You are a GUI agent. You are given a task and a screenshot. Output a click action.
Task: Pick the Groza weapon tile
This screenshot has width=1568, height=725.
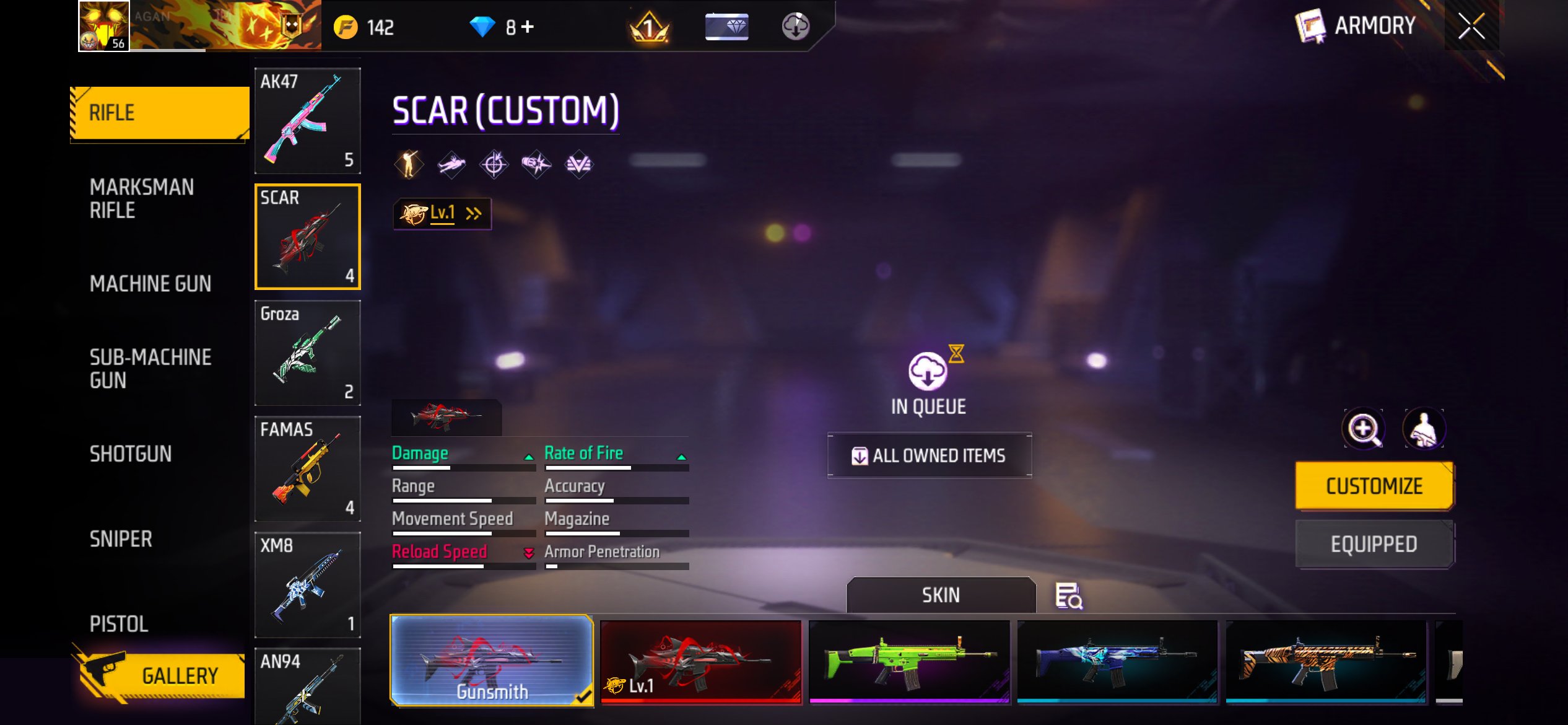pyautogui.click(x=307, y=353)
